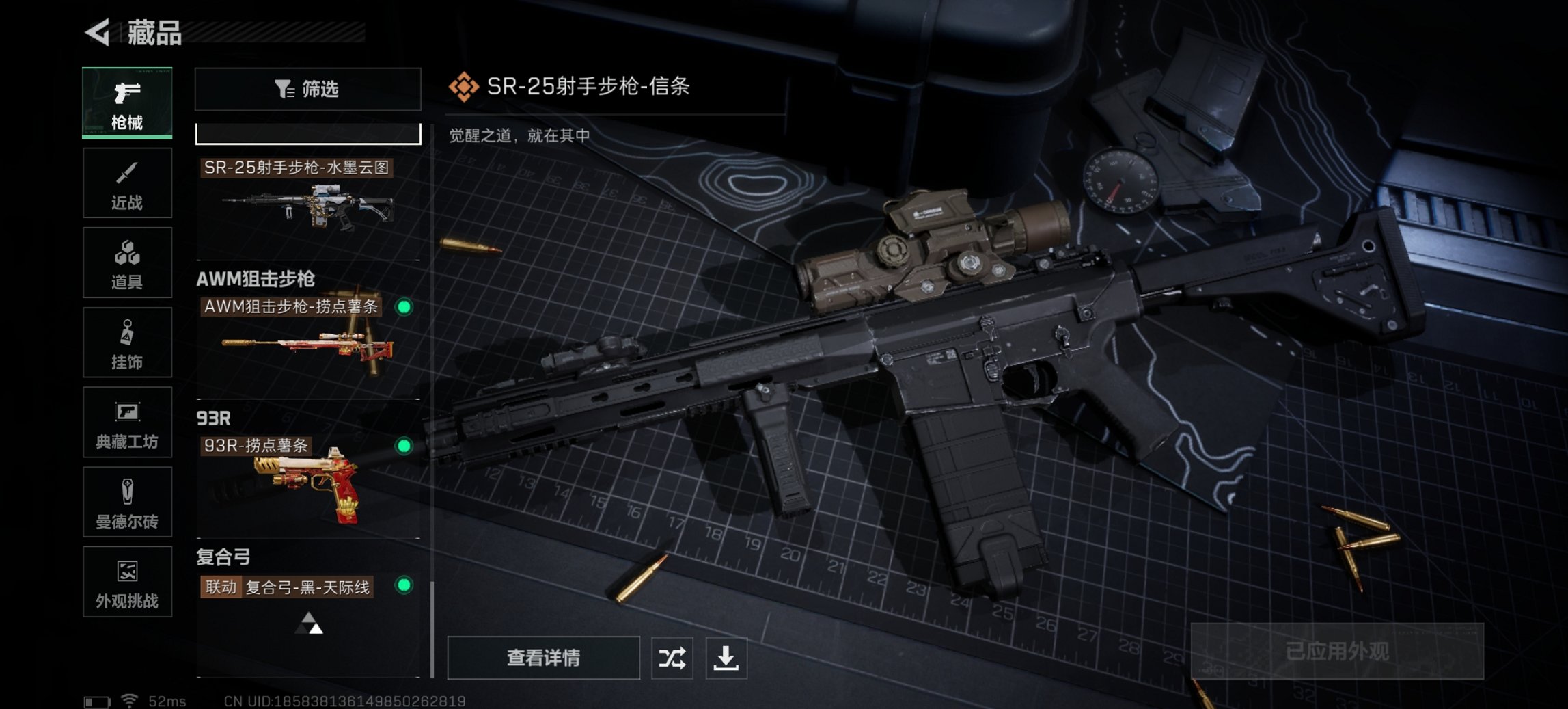Open the 挂饰 charms category panel
Image resolution: width=1568 pixels, height=709 pixels.
pyautogui.click(x=127, y=342)
